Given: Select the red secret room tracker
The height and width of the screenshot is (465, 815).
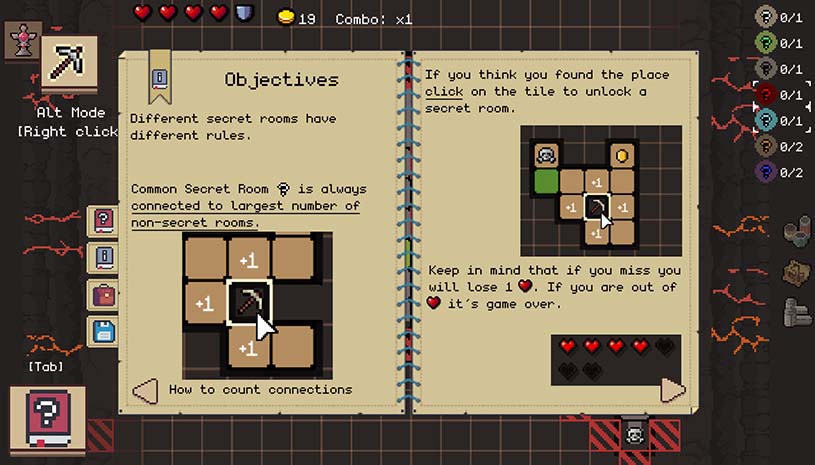Looking at the screenshot, I should (767, 95).
